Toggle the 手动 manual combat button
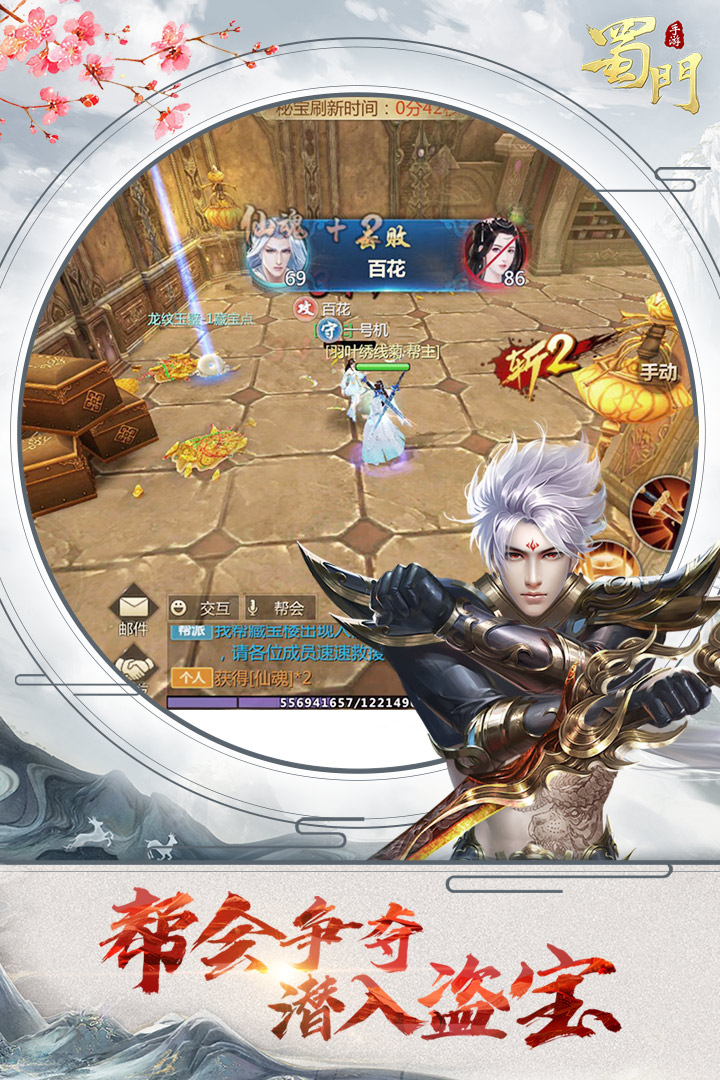Image resolution: width=720 pixels, height=1080 pixels. click(x=658, y=371)
